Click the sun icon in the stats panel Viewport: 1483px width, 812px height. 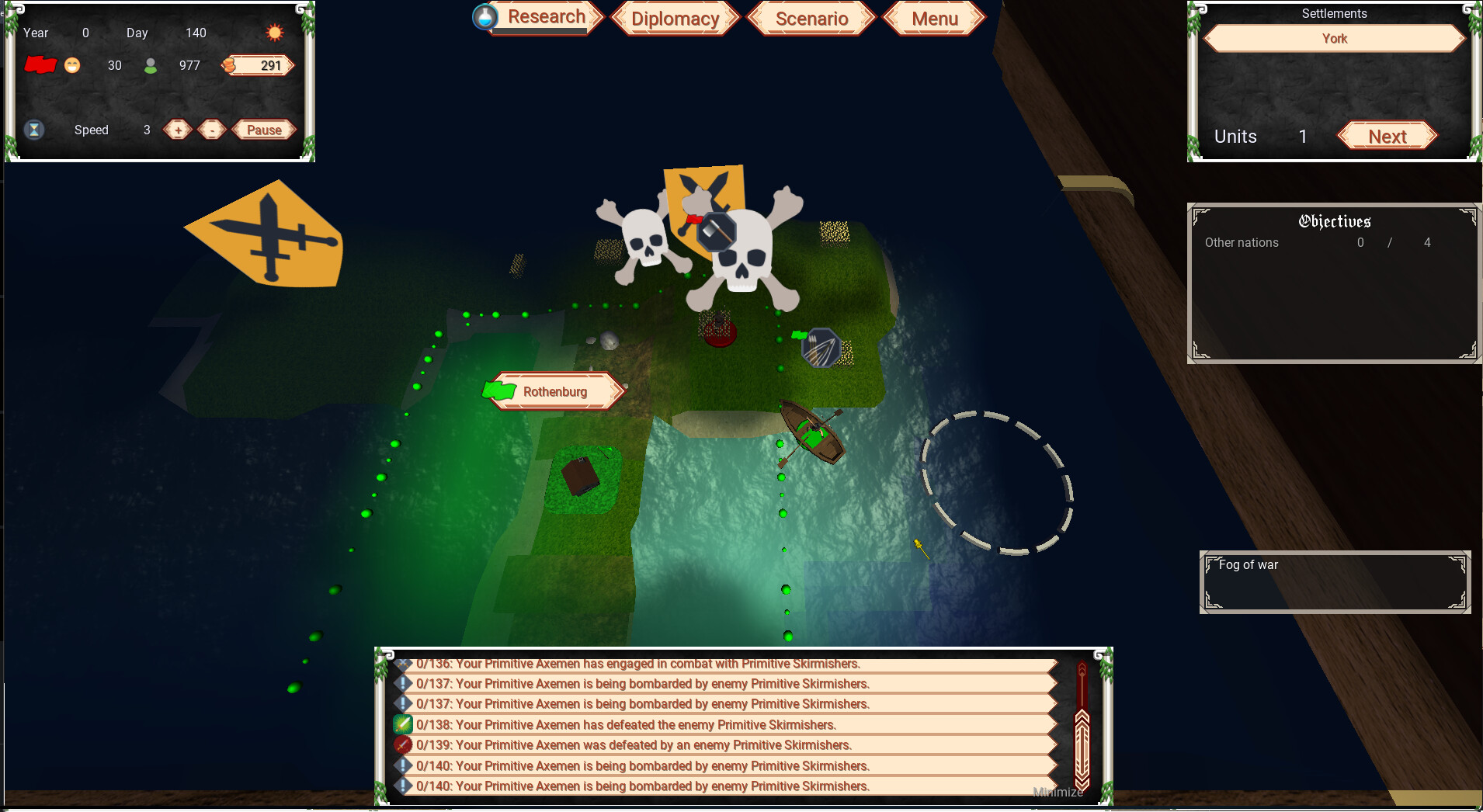(273, 33)
